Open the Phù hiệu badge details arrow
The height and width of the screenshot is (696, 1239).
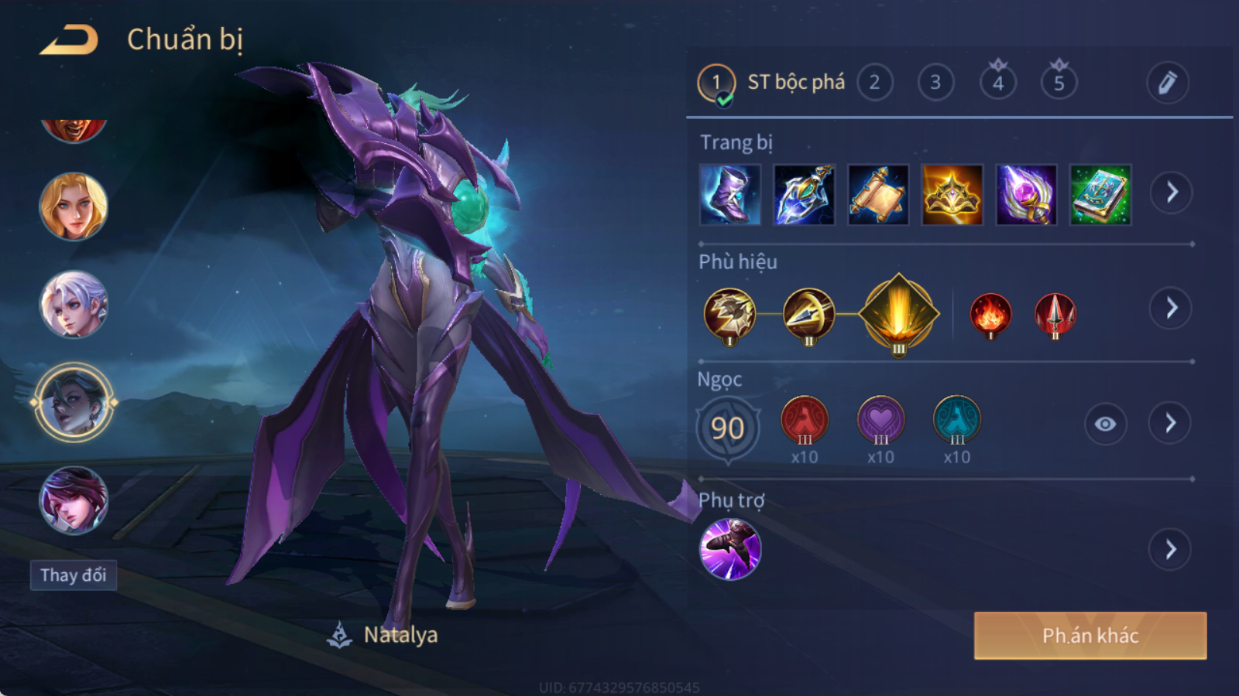[x=1171, y=308]
